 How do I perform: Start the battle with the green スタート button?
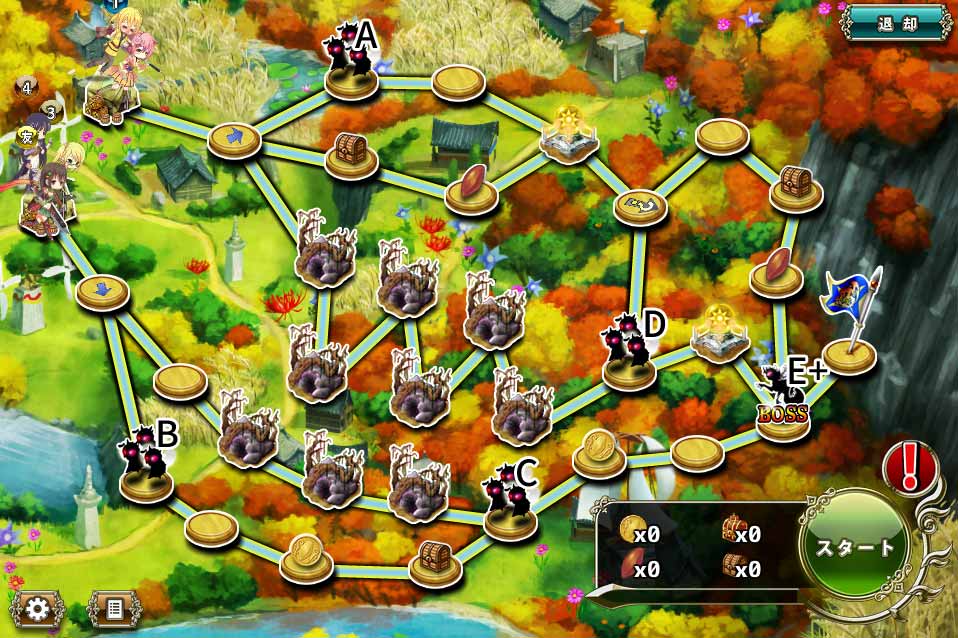(x=856, y=548)
